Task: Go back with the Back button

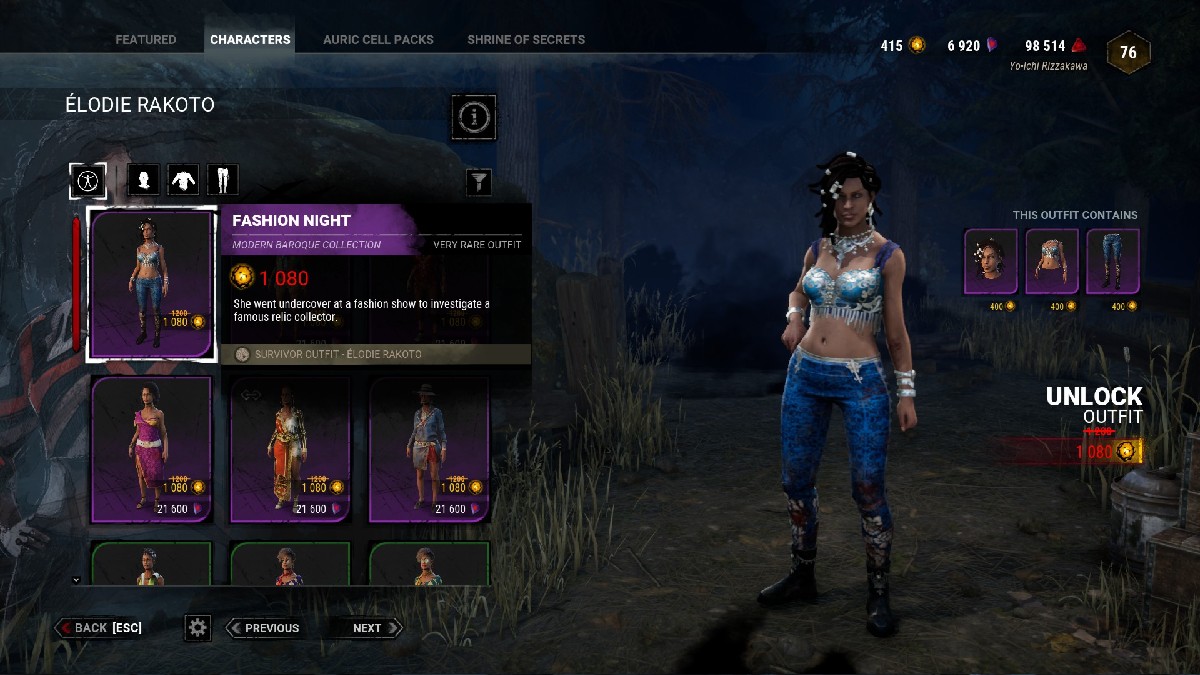Action: click(99, 628)
